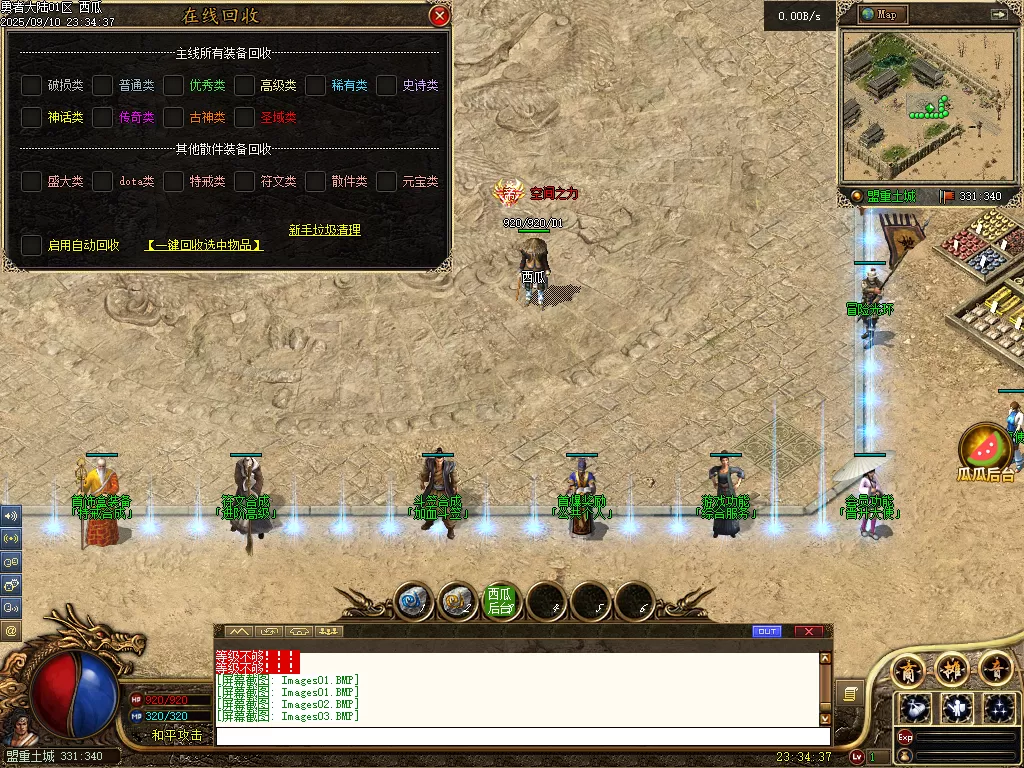Enable the 优秀类 recycle checkbox
The height and width of the screenshot is (768, 1024).
point(174,86)
